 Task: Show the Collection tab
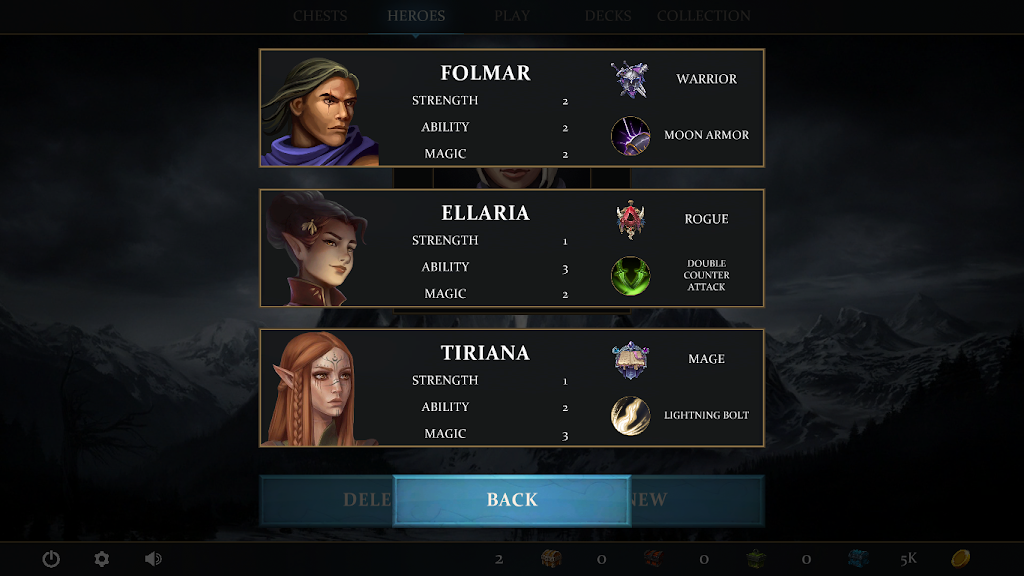[x=703, y=16]
